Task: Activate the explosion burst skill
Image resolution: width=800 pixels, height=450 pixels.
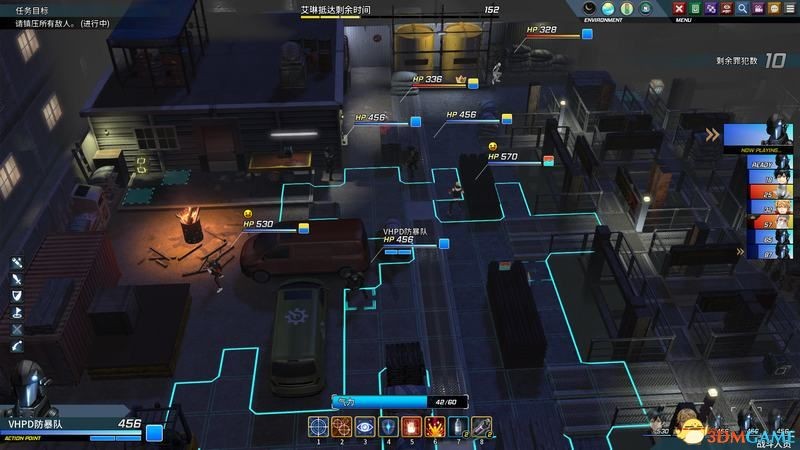Action: [x=434, y=426]
